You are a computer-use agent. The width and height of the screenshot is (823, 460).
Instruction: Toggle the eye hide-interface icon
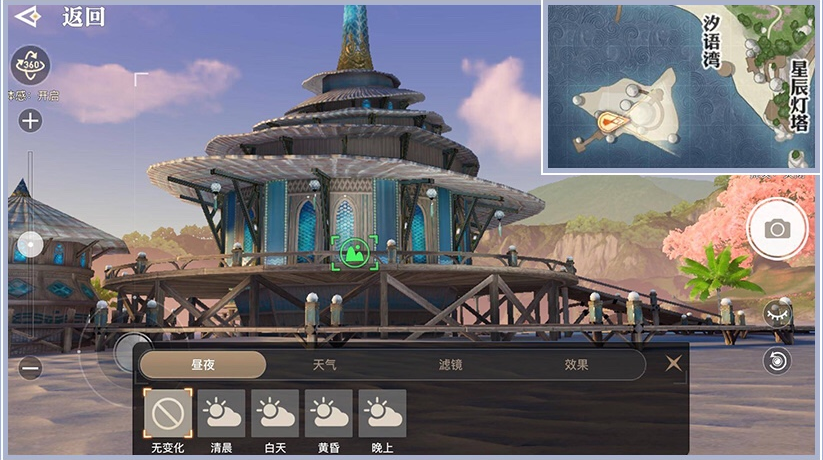777,314
